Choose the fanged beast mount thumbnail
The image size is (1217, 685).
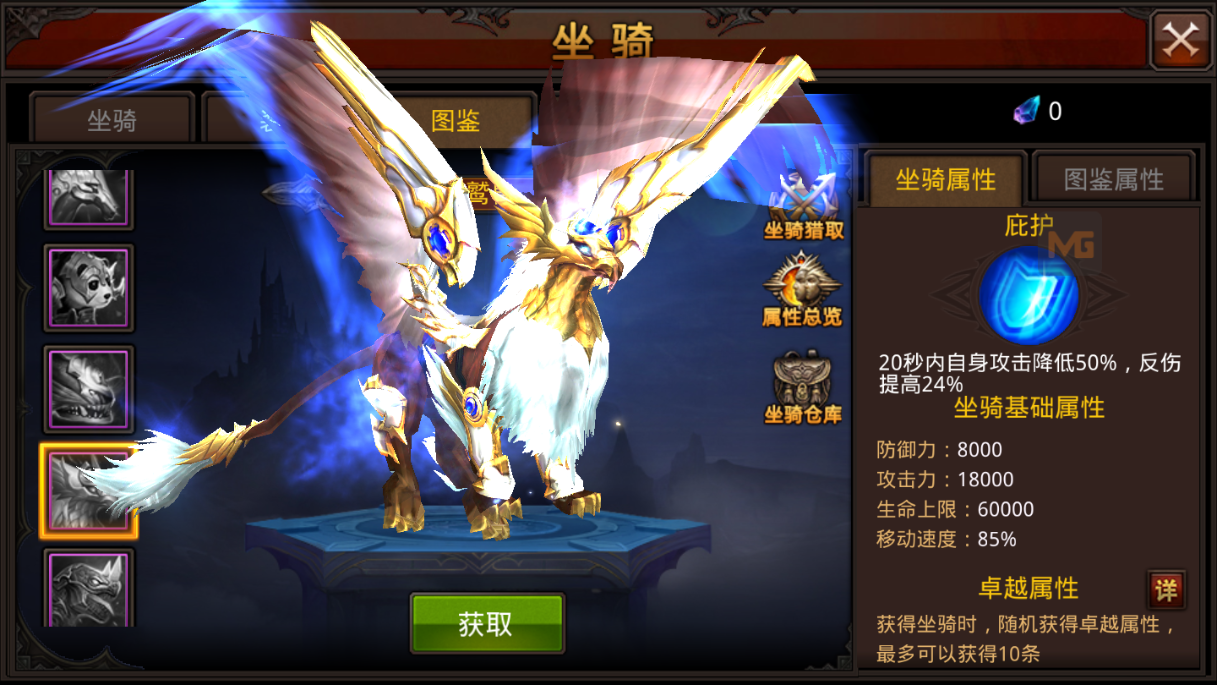click(88, 389)
